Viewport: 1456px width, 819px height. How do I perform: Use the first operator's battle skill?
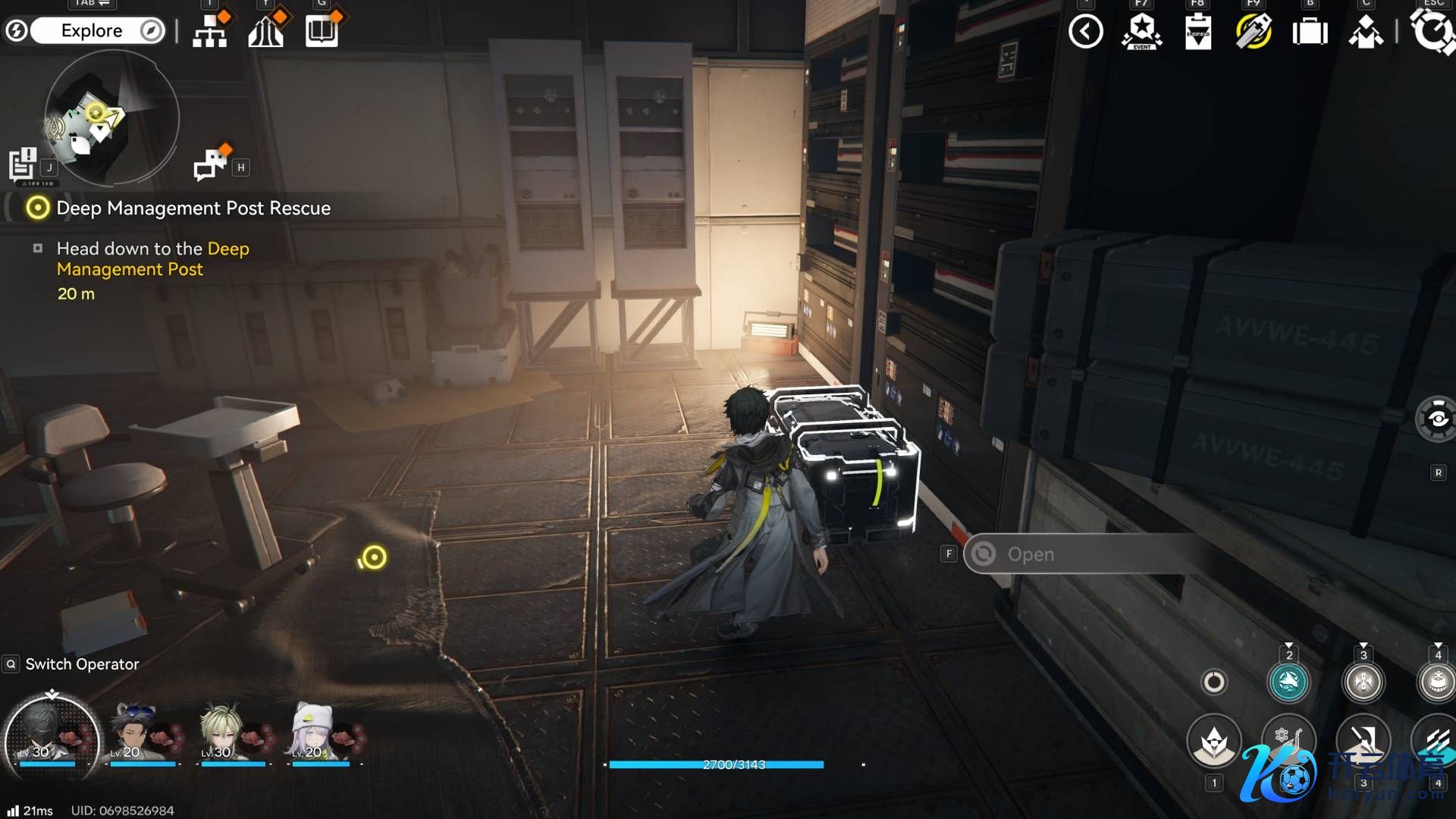point(1214,742)
